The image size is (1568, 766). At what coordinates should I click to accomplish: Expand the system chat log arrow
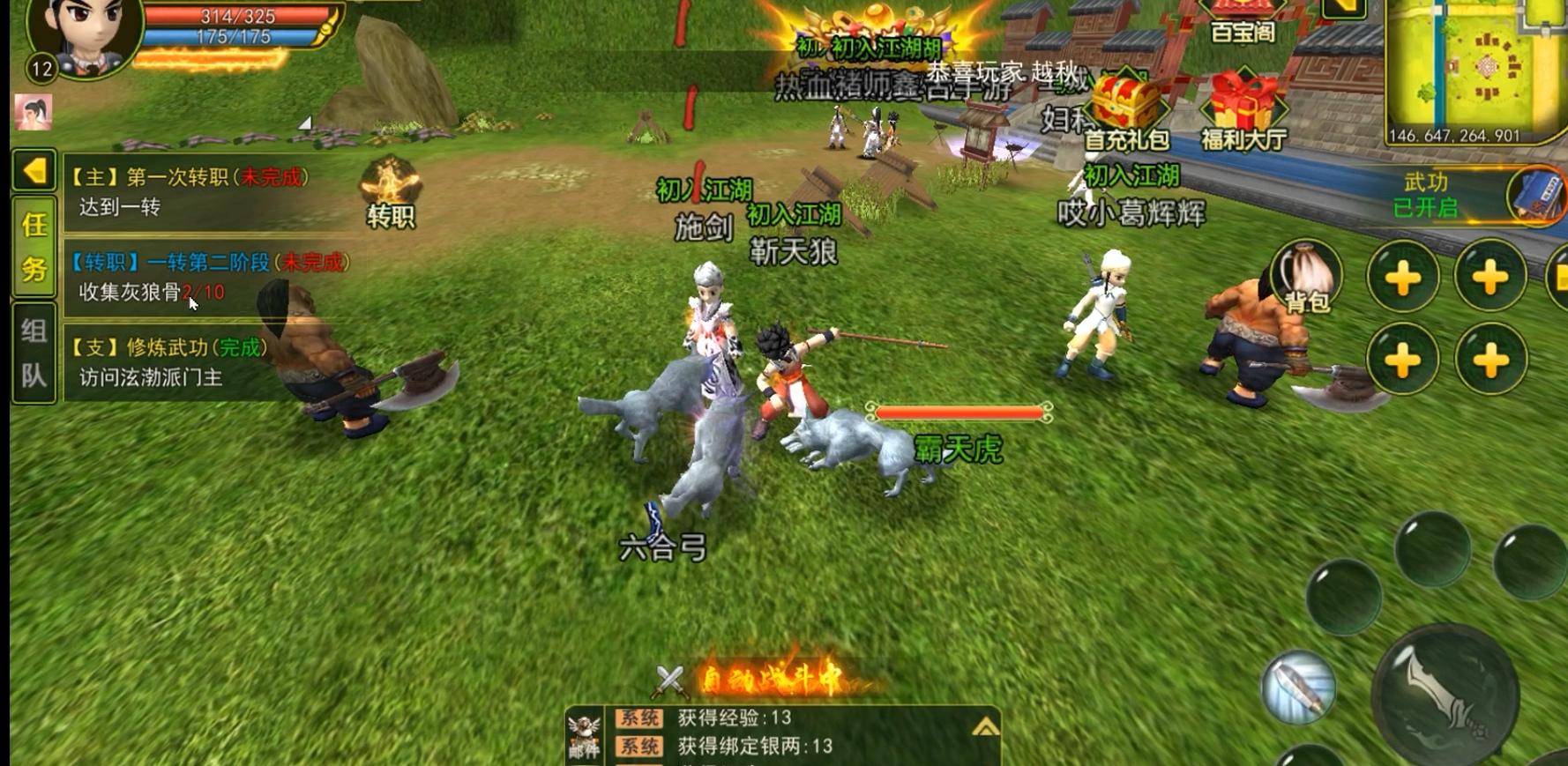pos(985,727)
